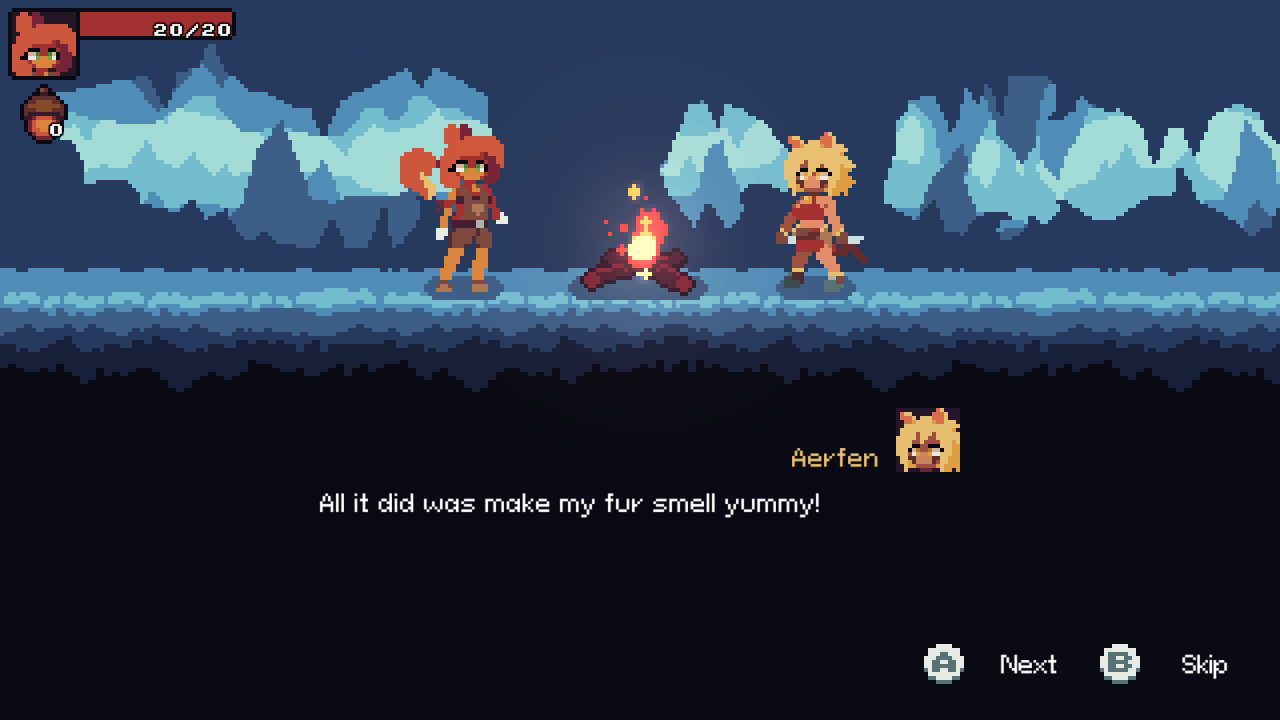Click the squirrel character portrait icon

41,44
